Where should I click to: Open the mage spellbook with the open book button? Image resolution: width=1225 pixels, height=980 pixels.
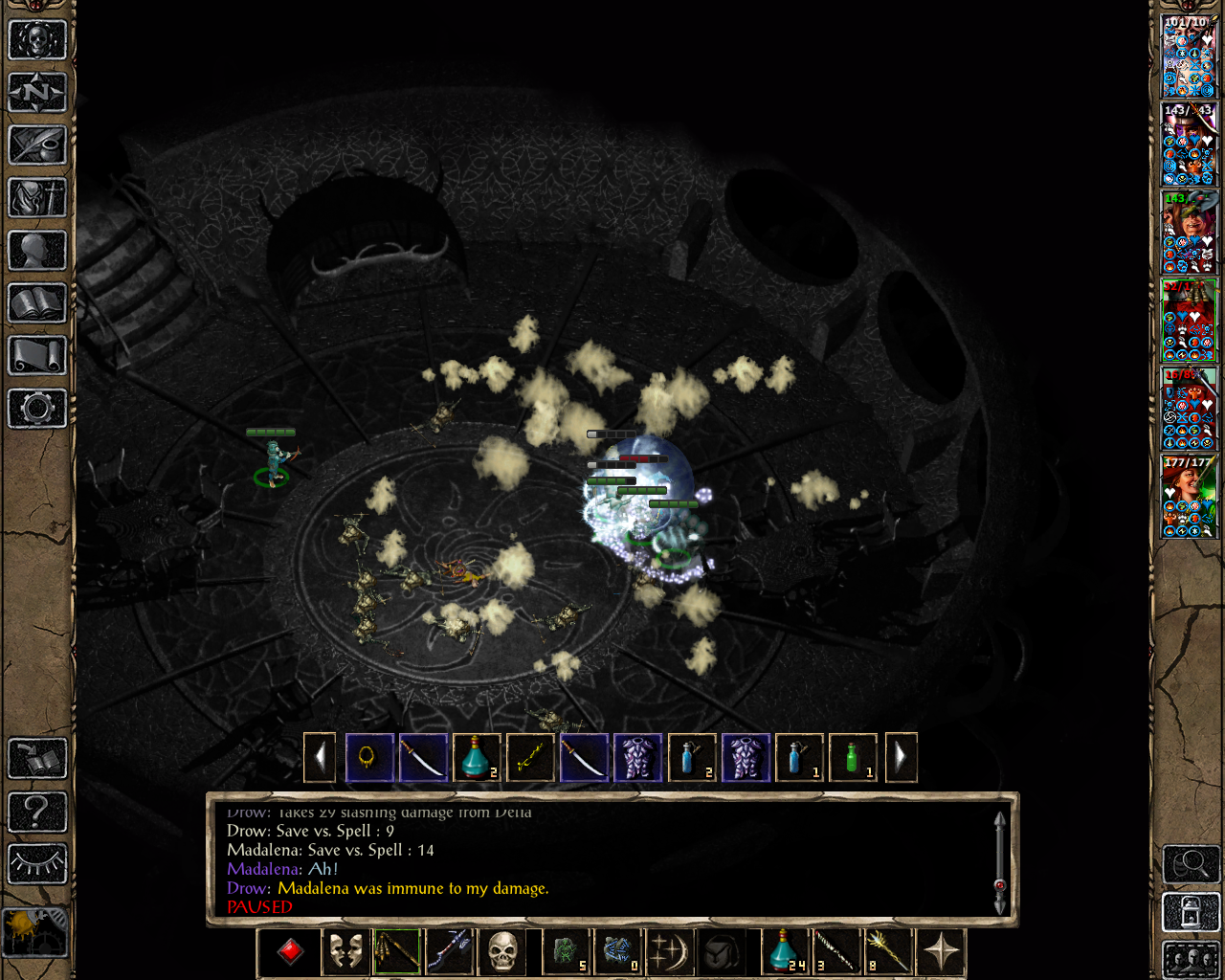pyautogui.click(x=37, y=303)
